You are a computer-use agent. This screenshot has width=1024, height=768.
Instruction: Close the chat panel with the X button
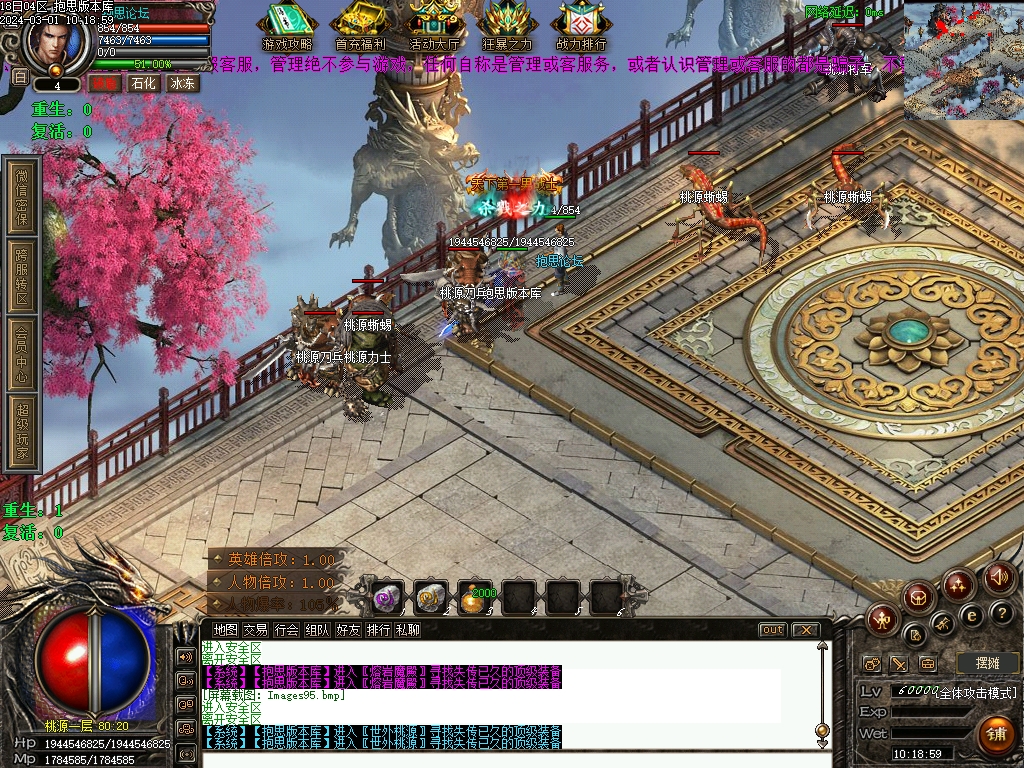pos(804,630)
